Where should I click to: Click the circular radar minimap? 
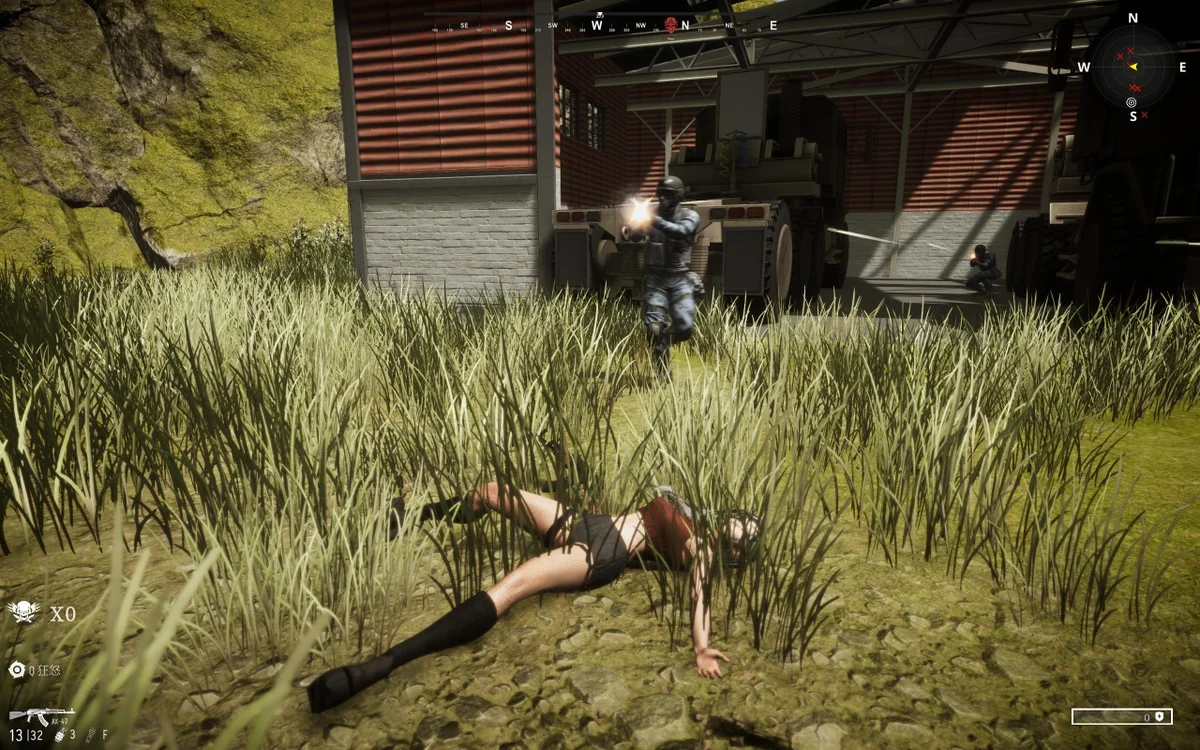pyautogui.click(x=1132, y=67)
